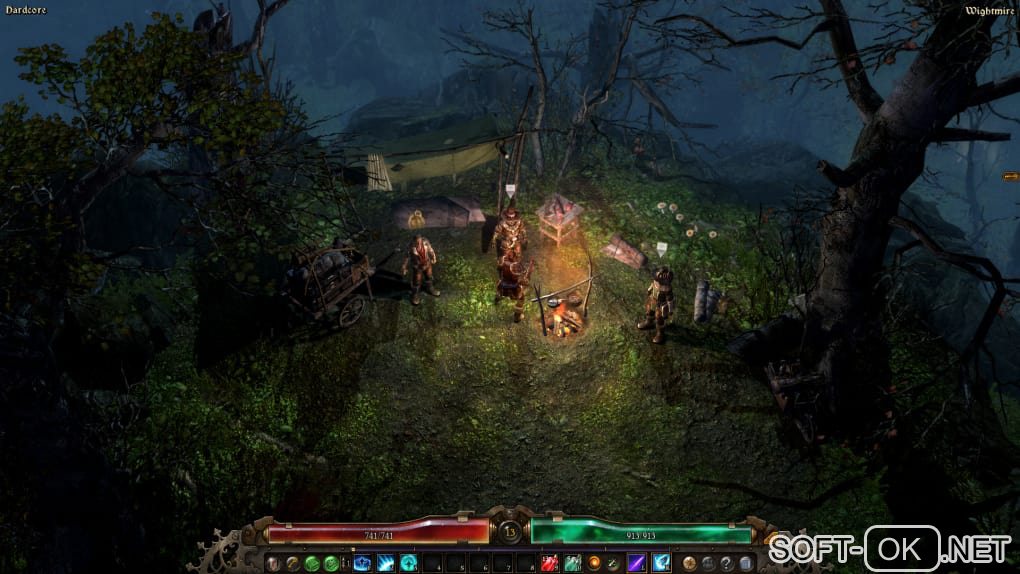Click the orange orb button

click(596, 564)
